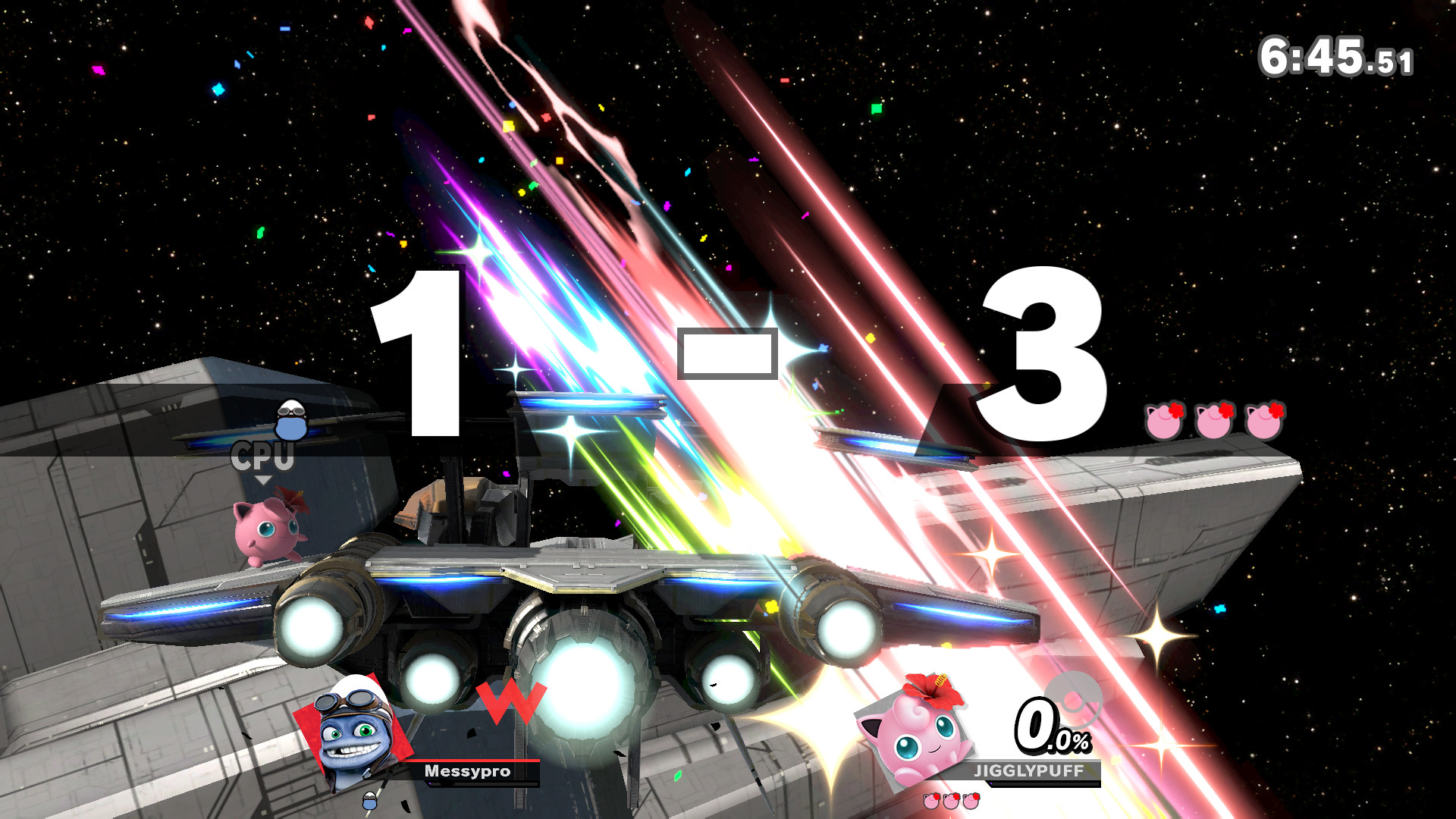1456x819 pixels.
Task: Toggle the leftmost Jigglypuff stock icon bottom center
Action: pos(930,801)
